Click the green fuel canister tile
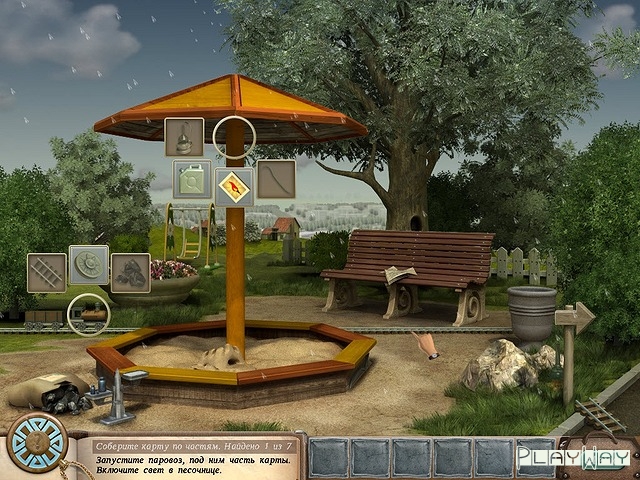Viewport: 640px width, 480px height. point(191,179)
